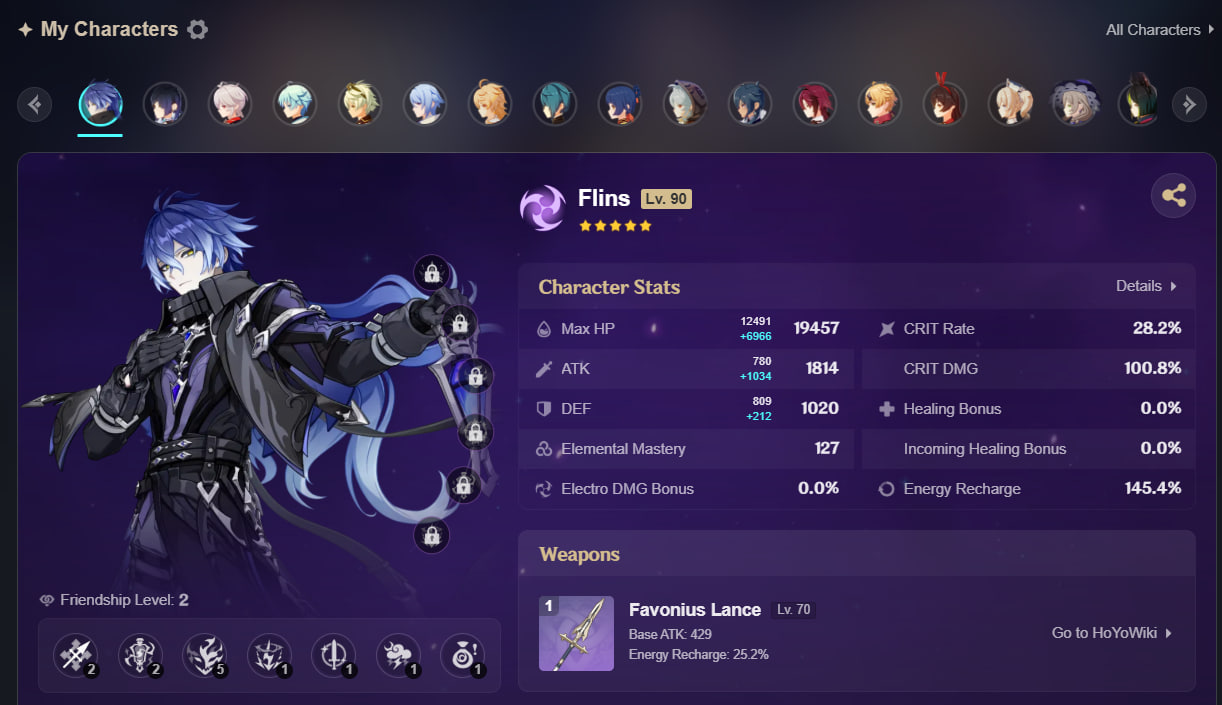Open the All Characters list
The width and height of the screenshot is (1222, 705).
point(1159,30)
